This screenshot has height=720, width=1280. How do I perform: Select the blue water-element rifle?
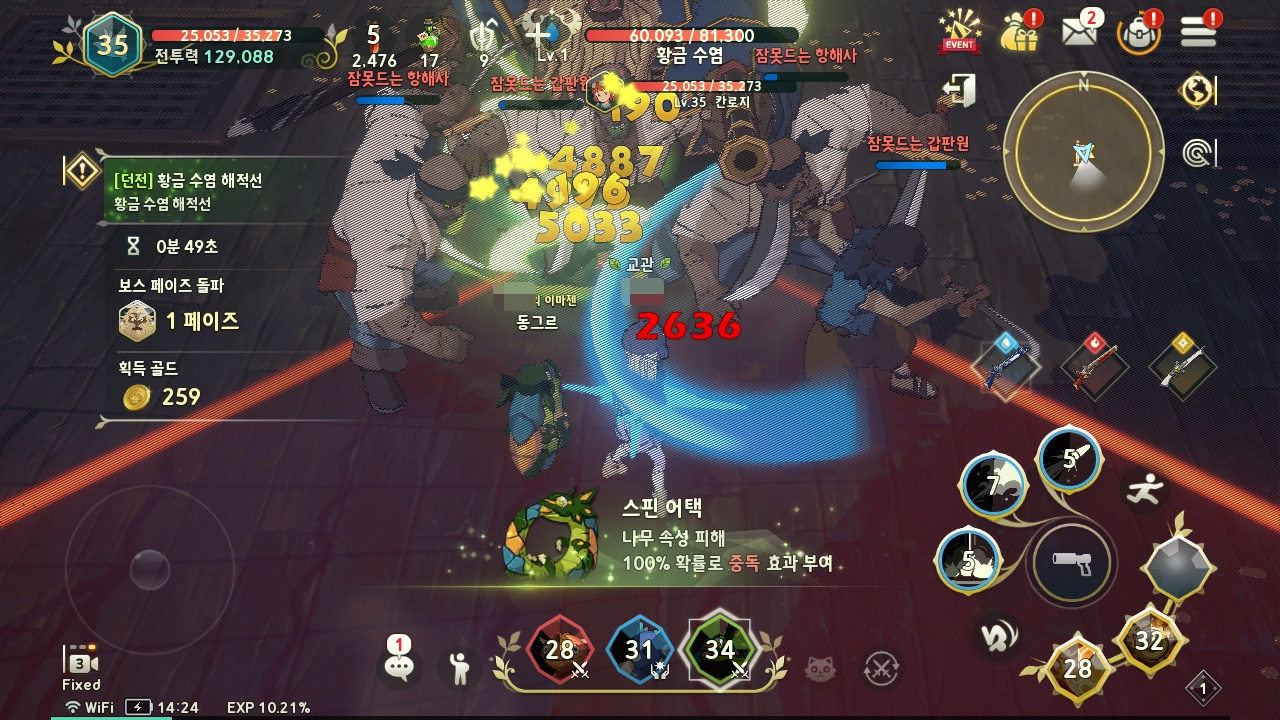click(1005, 367)
